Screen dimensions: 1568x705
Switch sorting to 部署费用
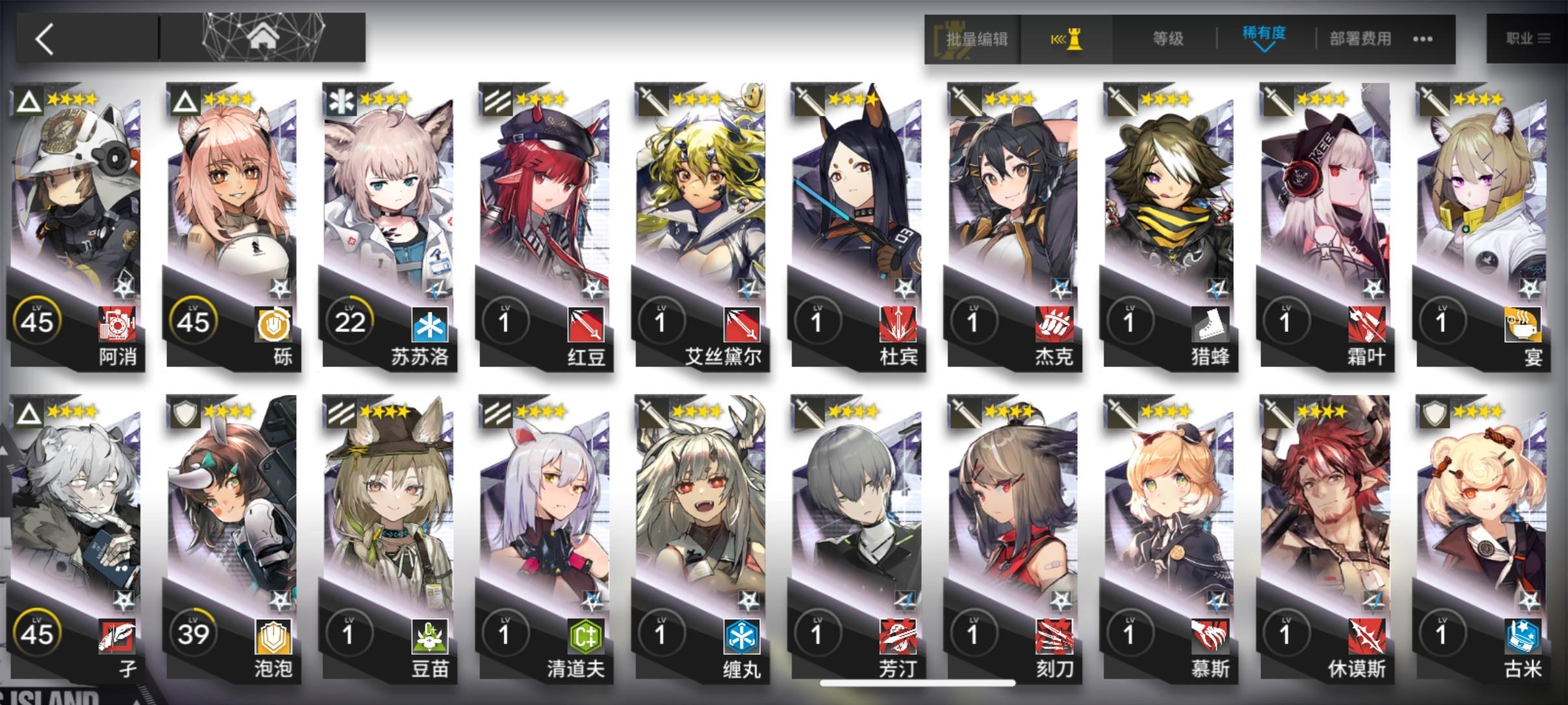(1359, 39)
